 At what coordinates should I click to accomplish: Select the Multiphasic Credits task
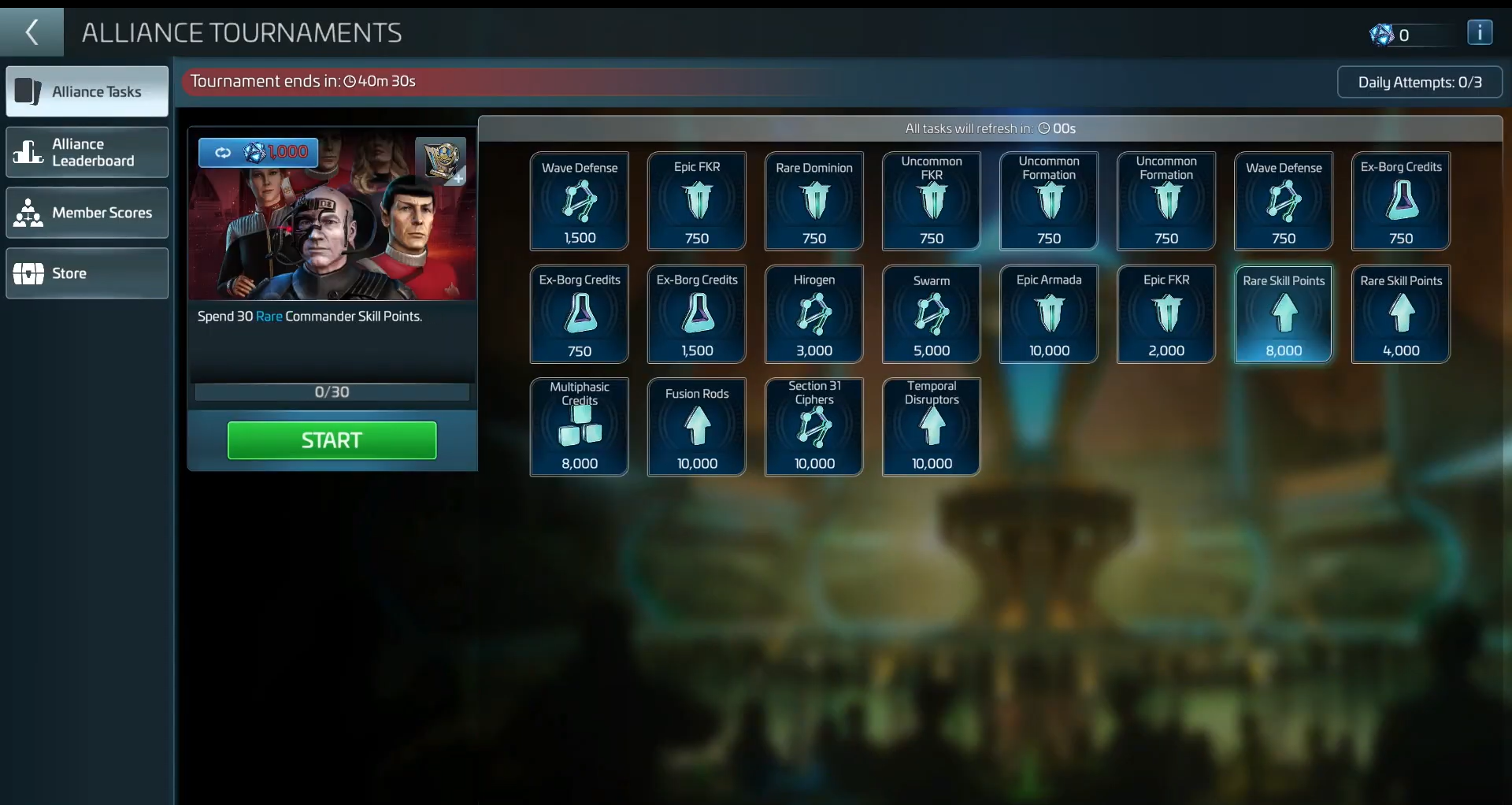point(579,427)
